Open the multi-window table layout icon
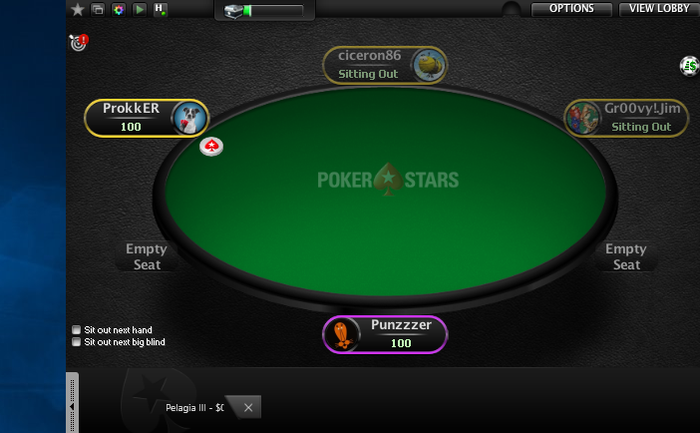 [98, 9]
